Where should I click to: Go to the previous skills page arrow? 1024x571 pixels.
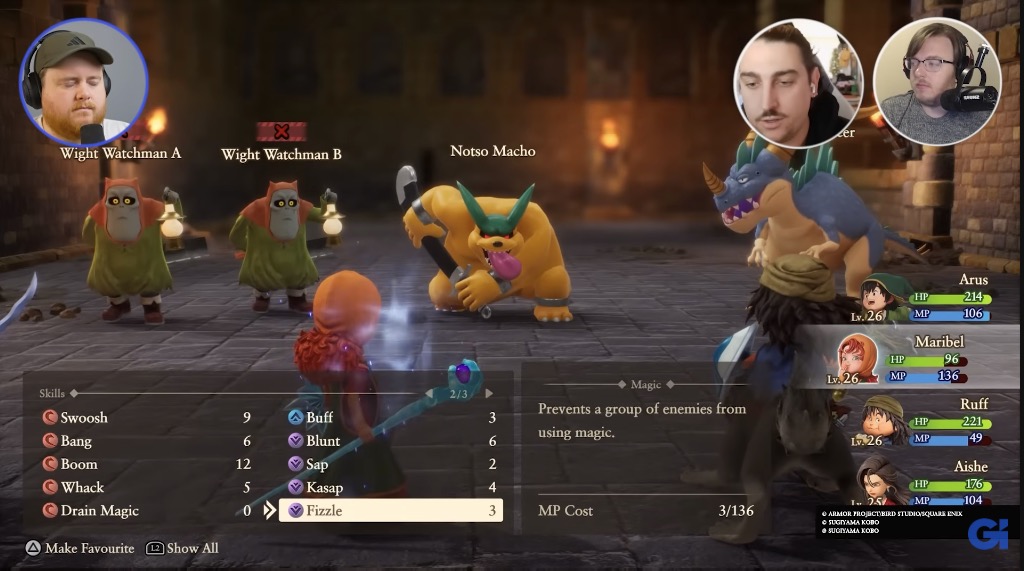[429, 394]
